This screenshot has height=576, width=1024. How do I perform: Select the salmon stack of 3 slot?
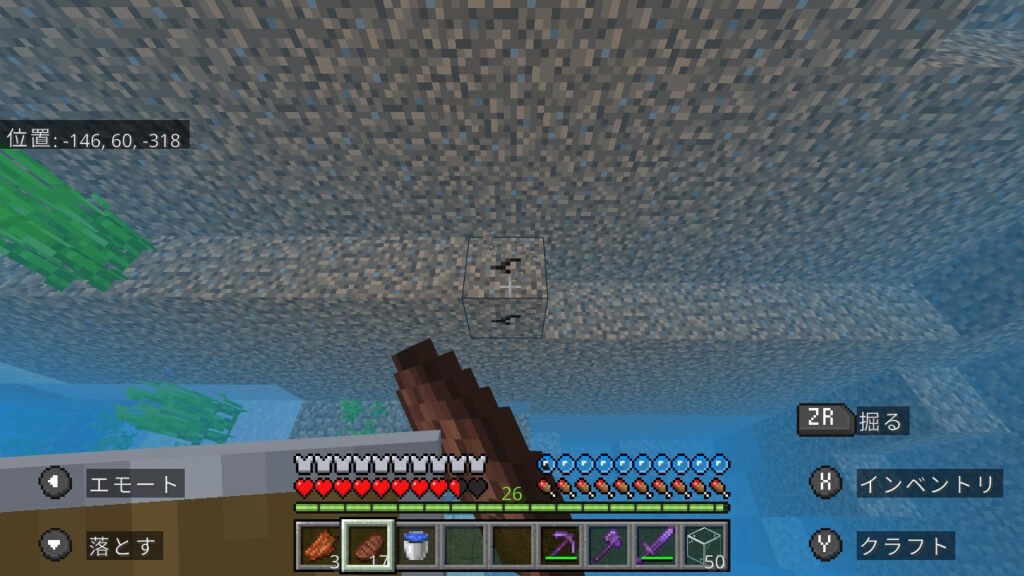point(319,546)
